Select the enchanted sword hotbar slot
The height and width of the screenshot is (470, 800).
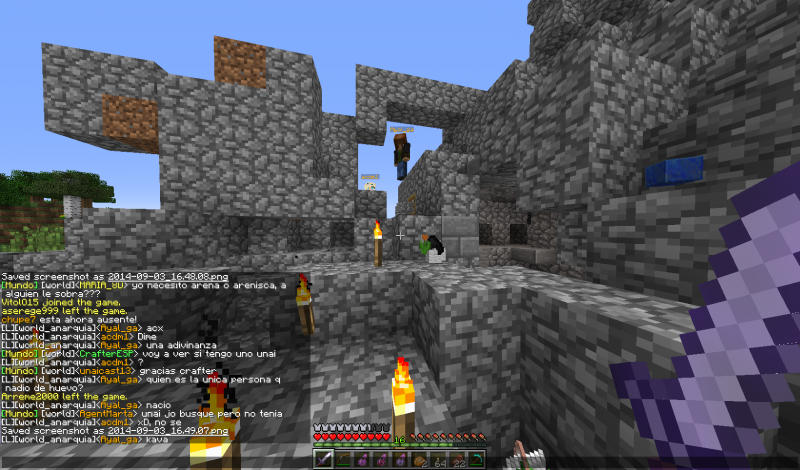324,460
